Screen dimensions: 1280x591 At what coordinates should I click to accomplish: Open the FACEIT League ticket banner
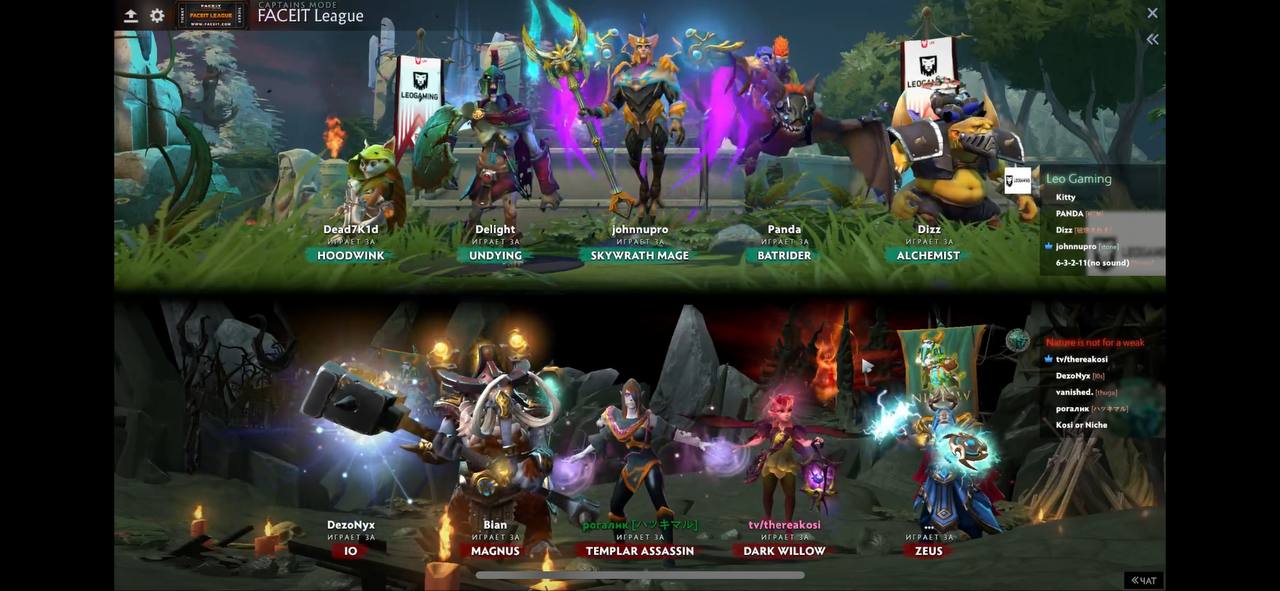[211, 15]
